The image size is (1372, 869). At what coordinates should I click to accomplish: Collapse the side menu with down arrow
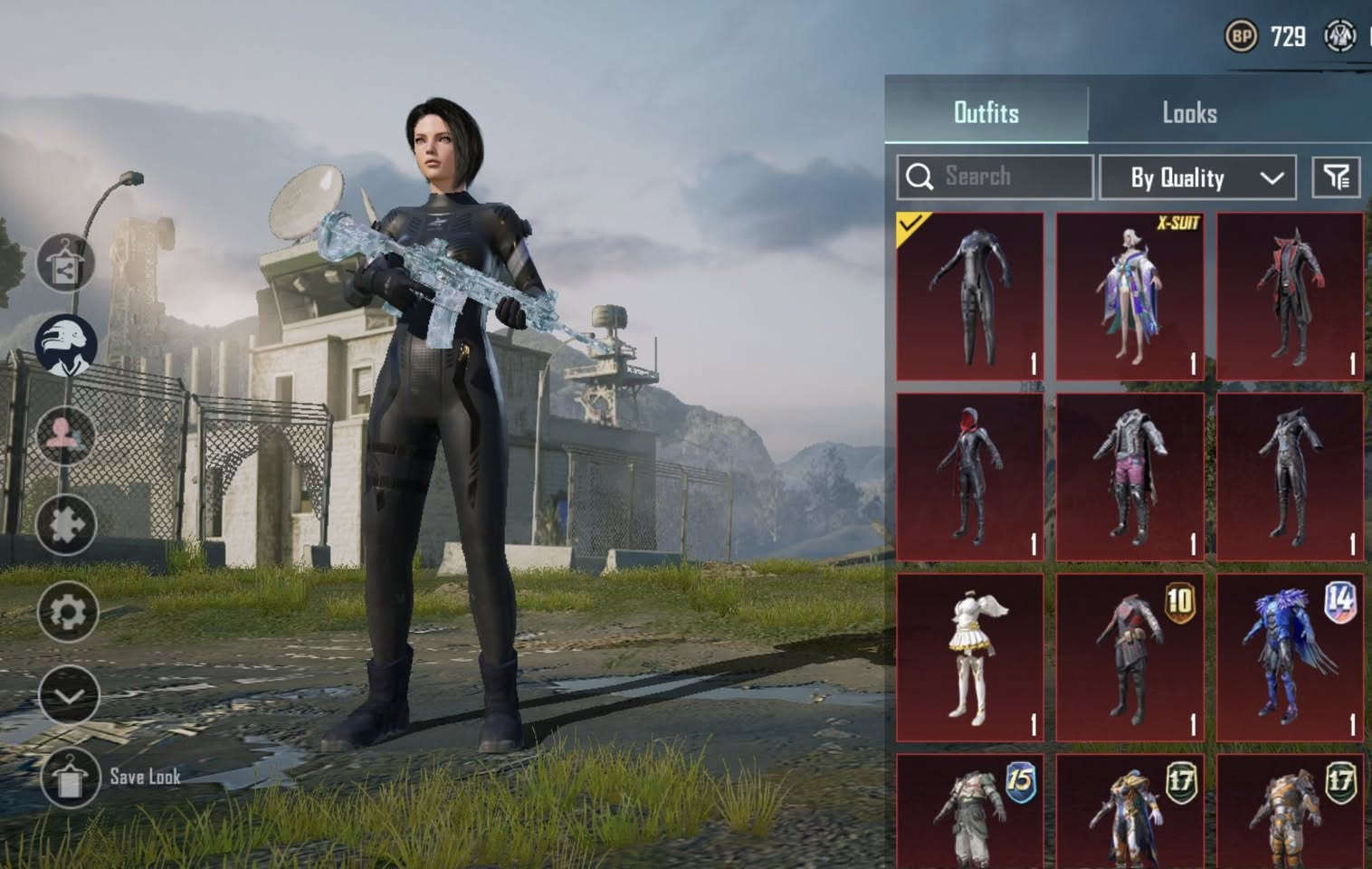pos(69,695)
